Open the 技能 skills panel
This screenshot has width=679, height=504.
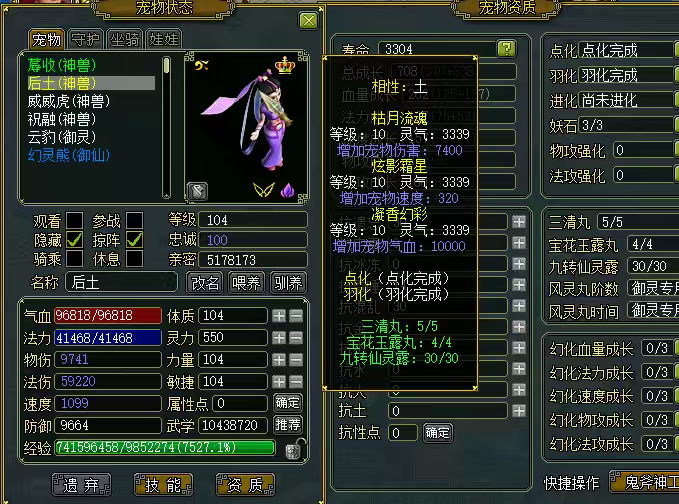(164, 486)
